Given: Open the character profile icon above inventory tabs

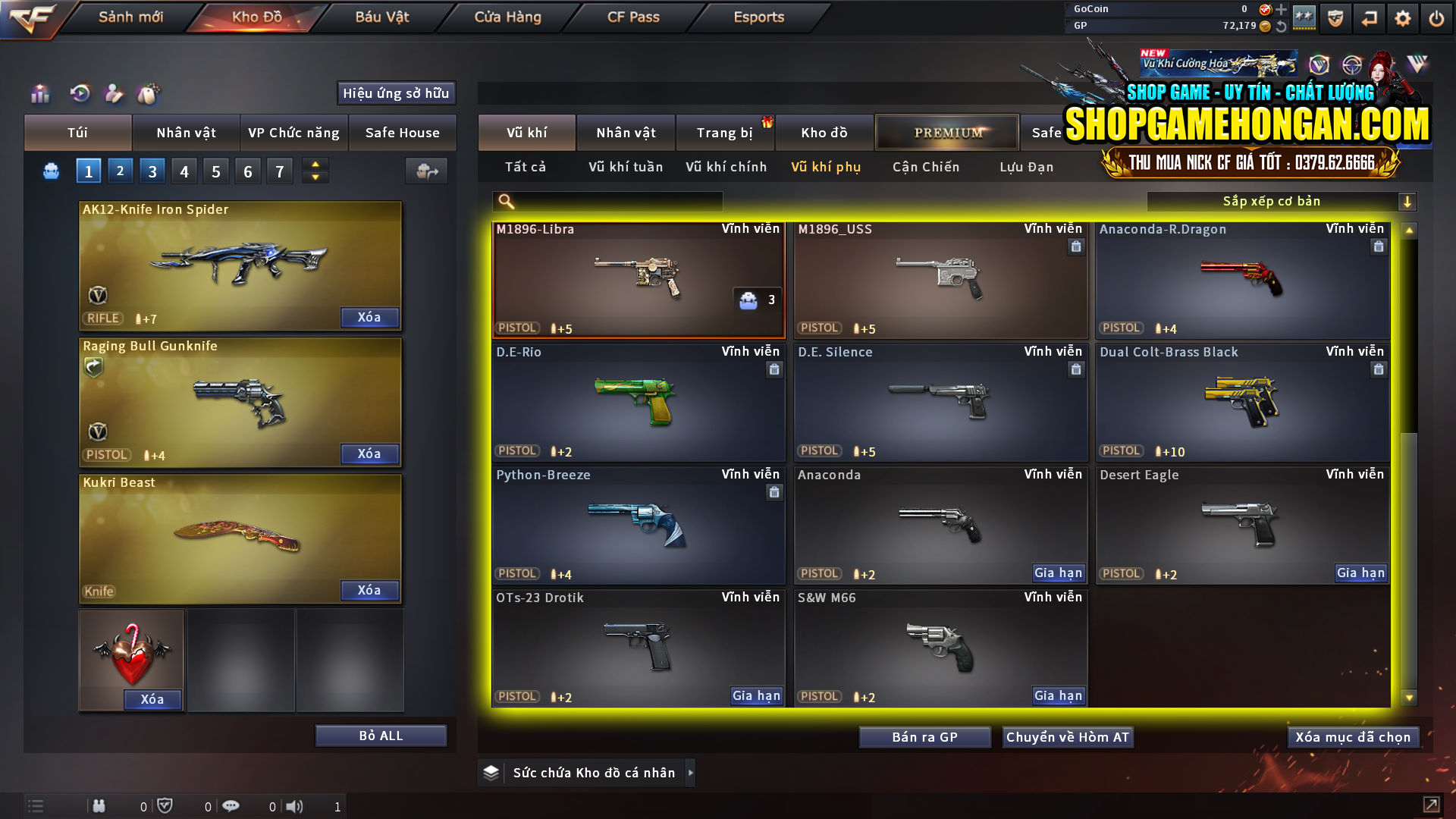Looking at the screenshot, I should [112, 93].
